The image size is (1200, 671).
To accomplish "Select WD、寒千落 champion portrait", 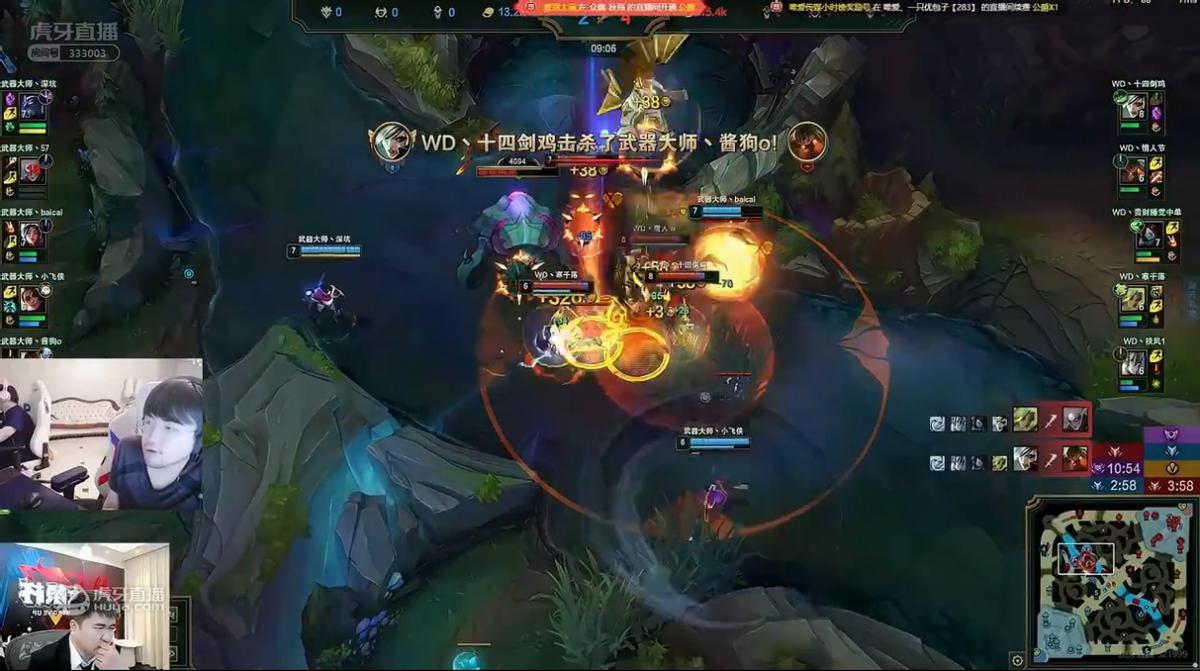I will pos(1133,299).
